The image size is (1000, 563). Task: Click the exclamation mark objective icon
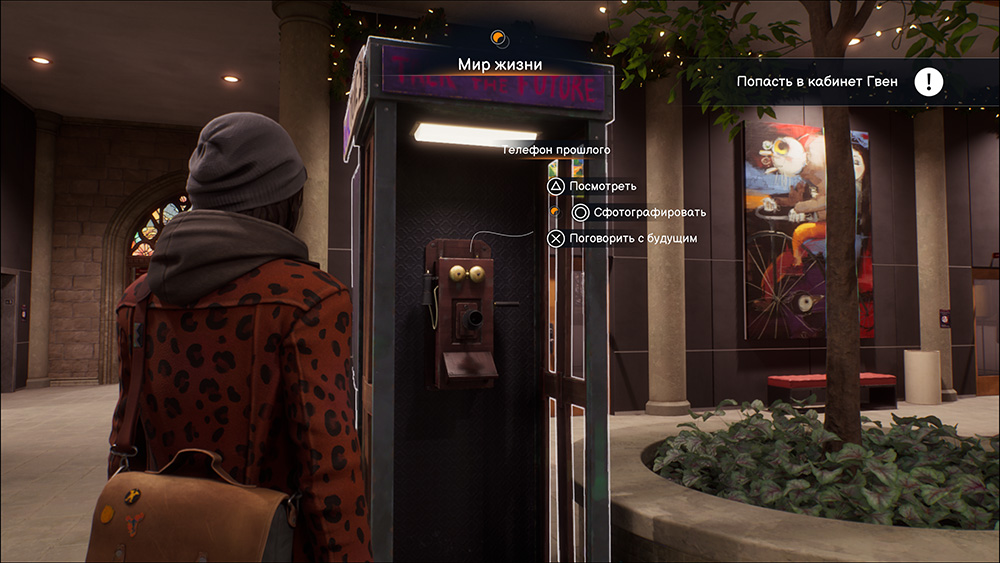pyautogui.click(x=929, y=82)
